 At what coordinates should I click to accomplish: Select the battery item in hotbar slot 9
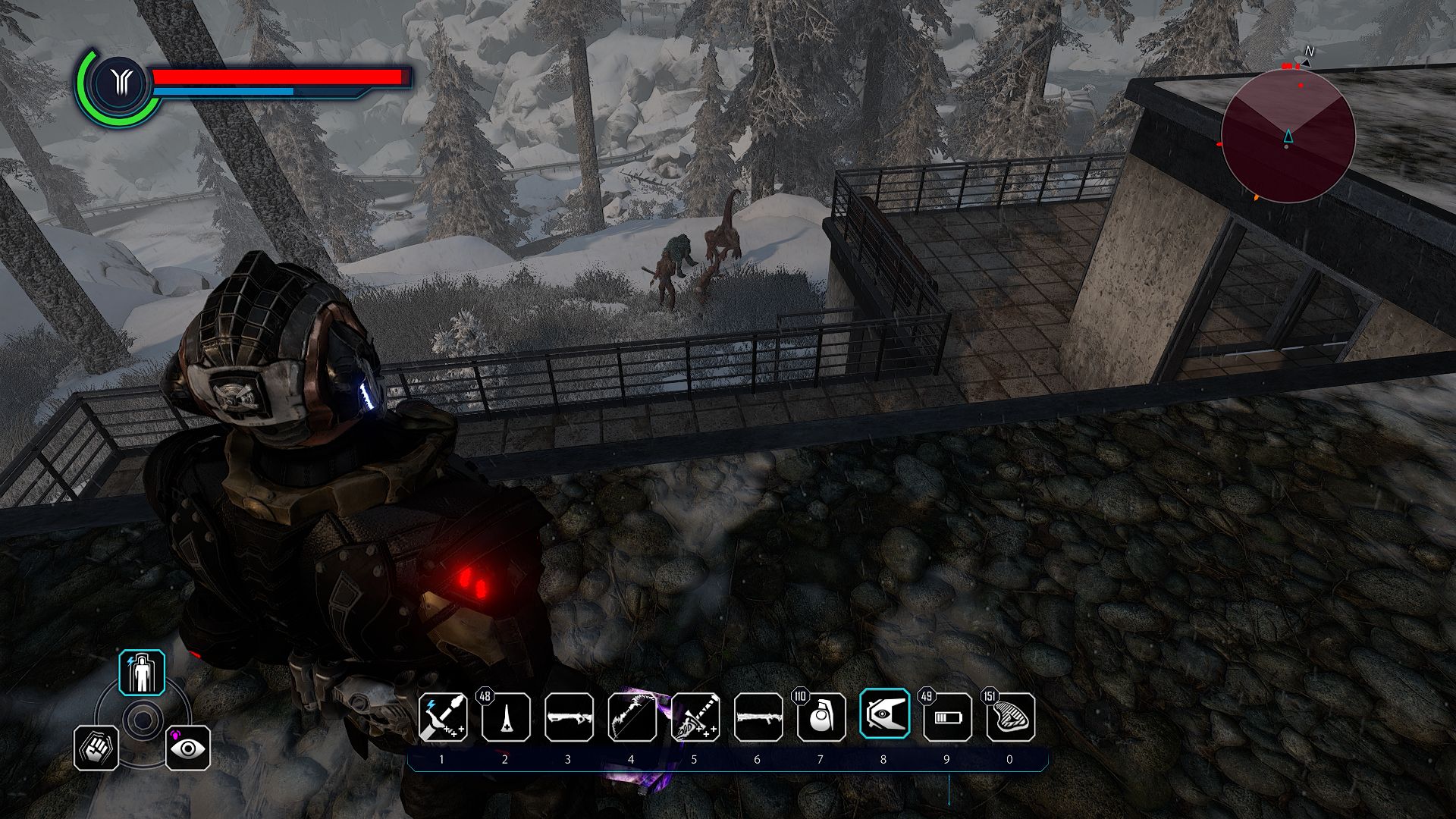(946, 719)
